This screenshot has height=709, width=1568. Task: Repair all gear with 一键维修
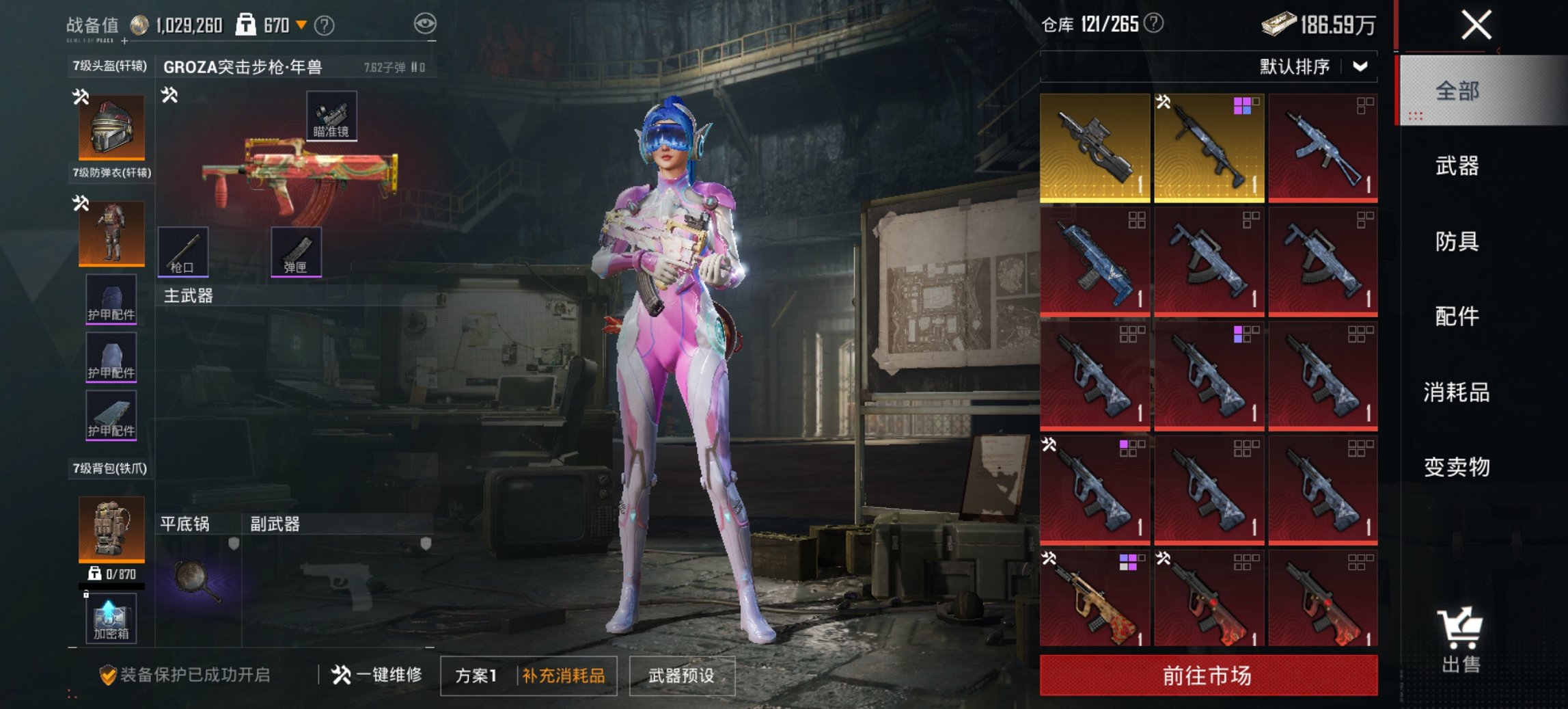(377, 675)
